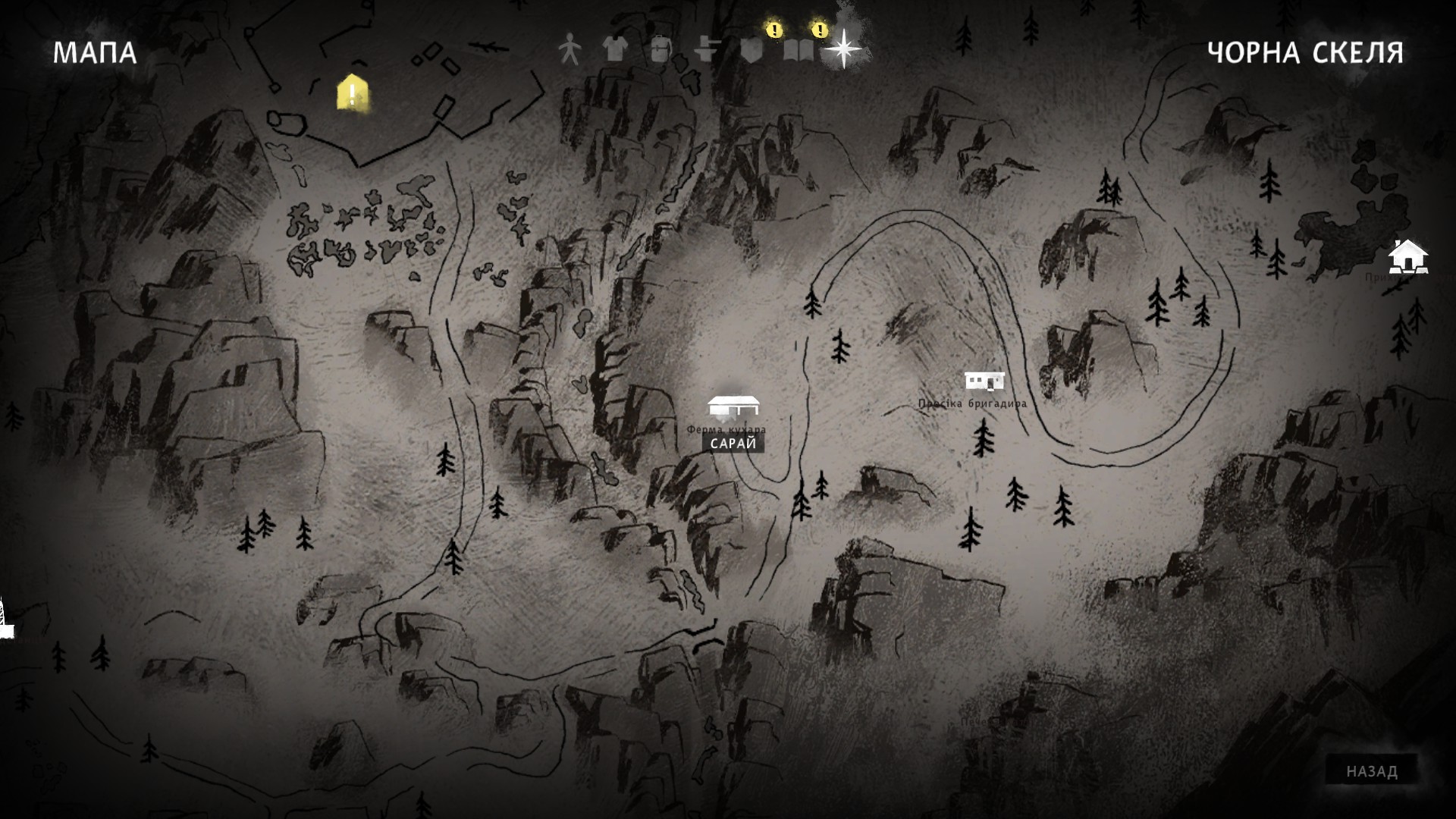Click the НАЗАД back button
Image resolution: width=1456 pixels, height=819 pixels.
coord(1372,771)
